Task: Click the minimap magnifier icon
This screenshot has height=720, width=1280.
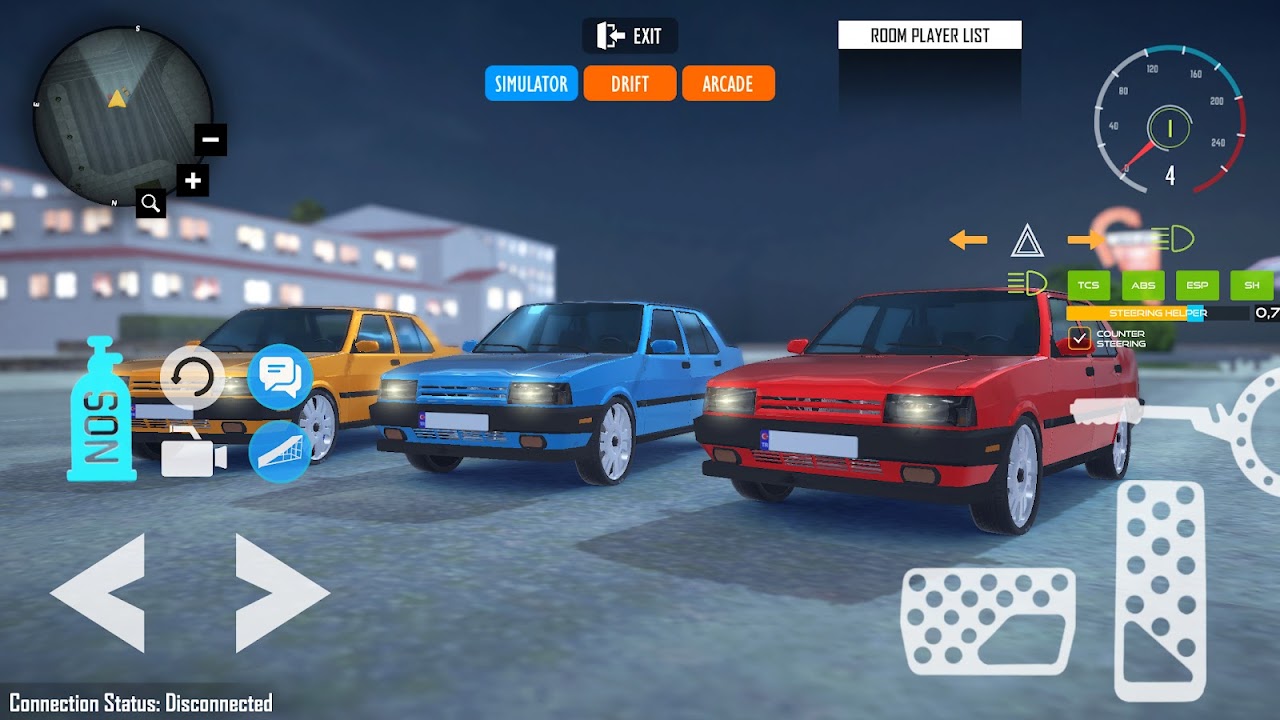Action: click(x=151, y=204)
